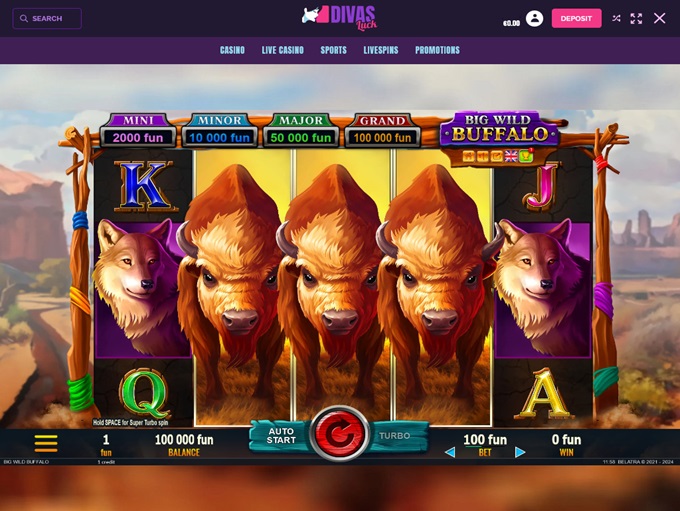
Task: Navigate to Sports
Action: click(334, 50)
